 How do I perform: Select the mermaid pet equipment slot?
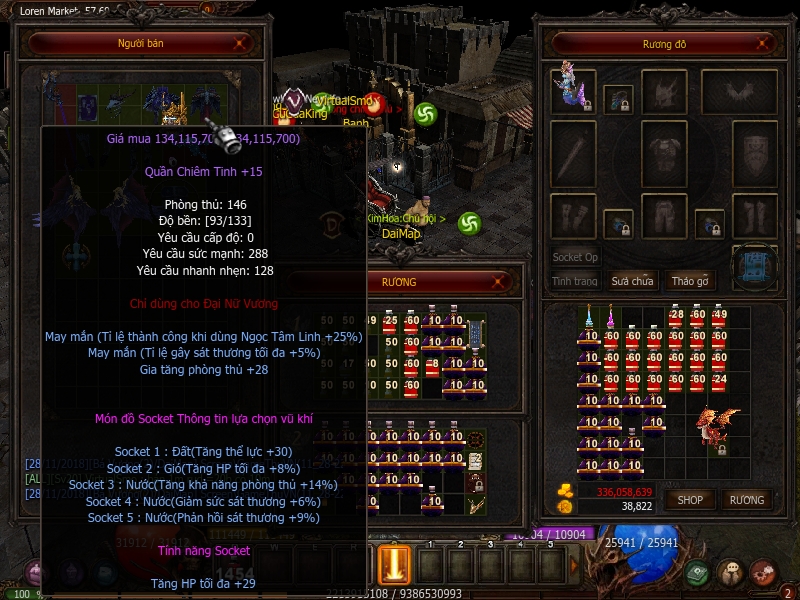click(571, 90)
